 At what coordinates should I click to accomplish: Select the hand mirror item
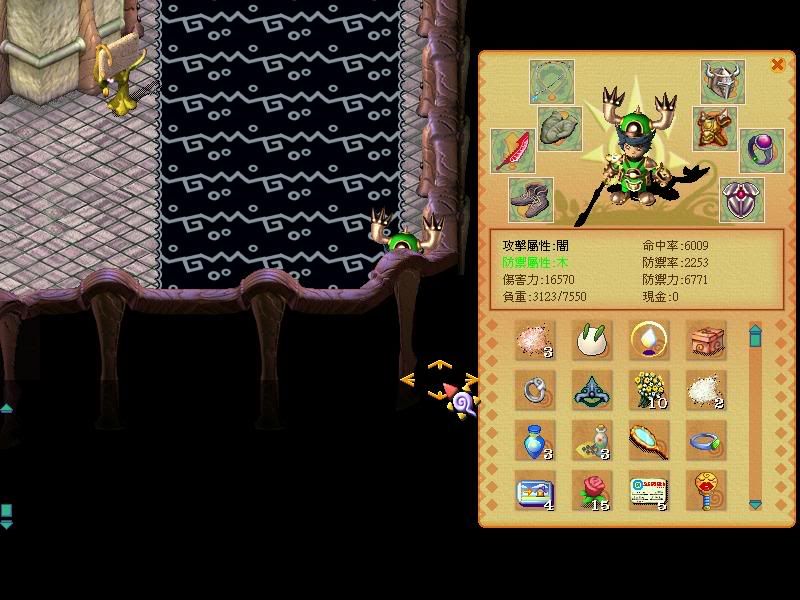pyautogui.click(x=648, y=439)
